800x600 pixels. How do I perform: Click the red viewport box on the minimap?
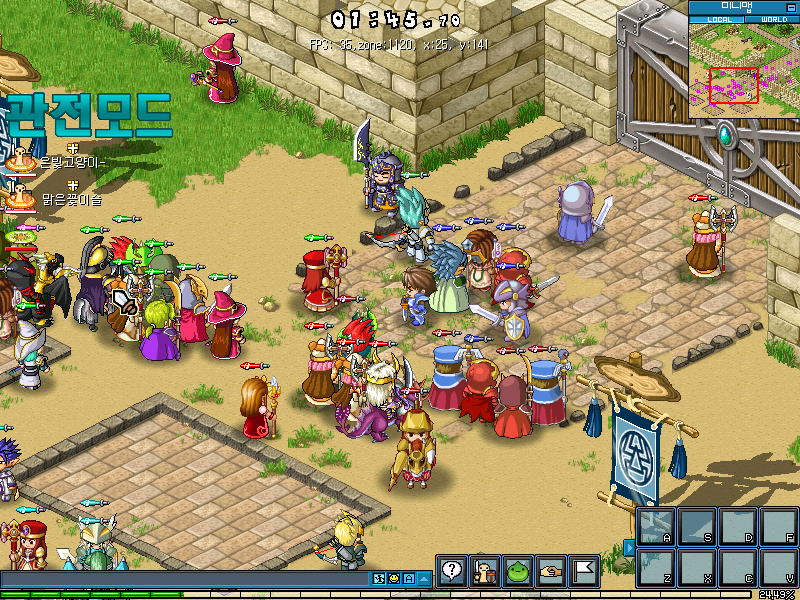(734, 86)
